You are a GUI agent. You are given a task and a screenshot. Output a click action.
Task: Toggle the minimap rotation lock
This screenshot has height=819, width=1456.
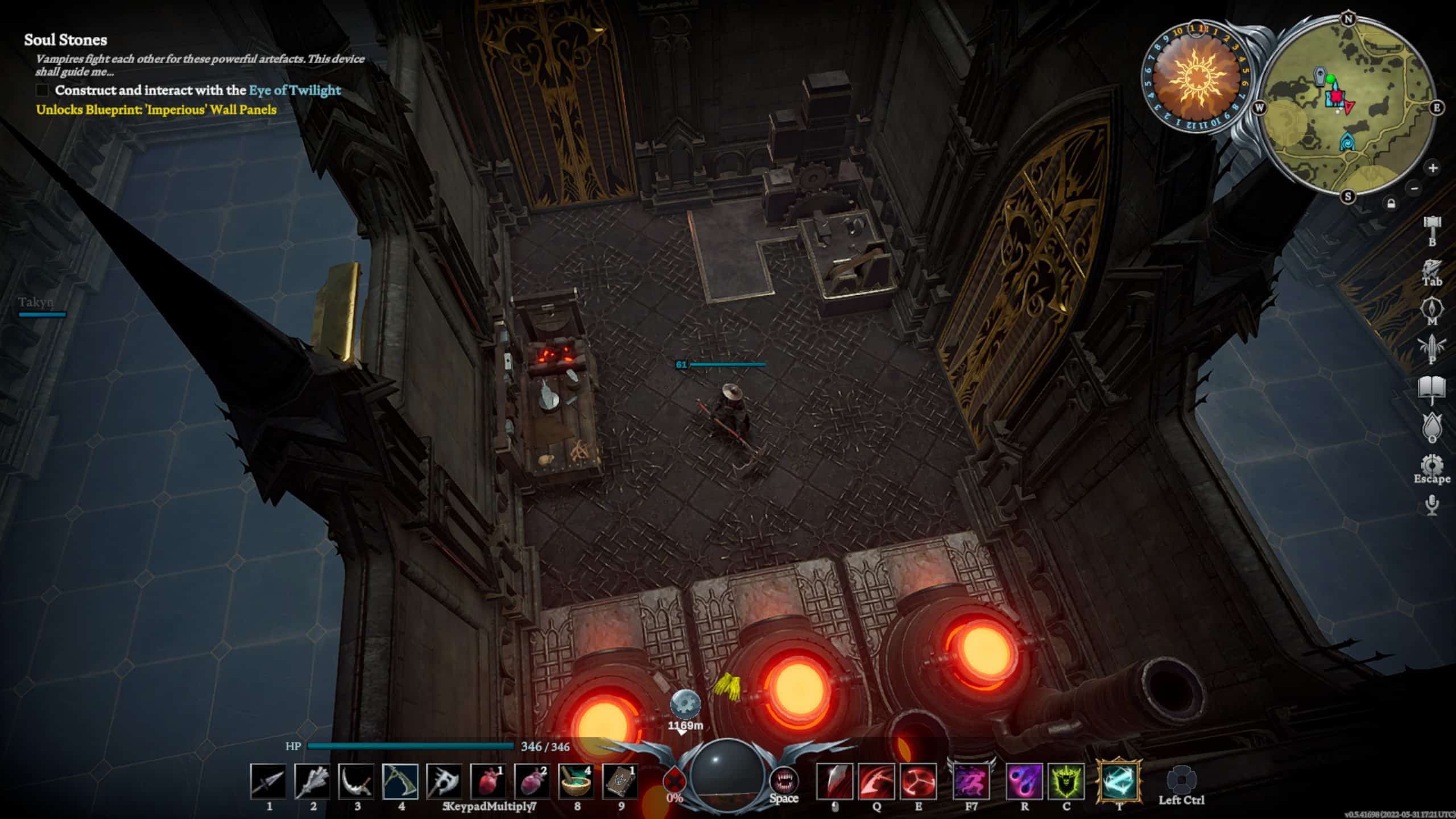pos(1391,204)
